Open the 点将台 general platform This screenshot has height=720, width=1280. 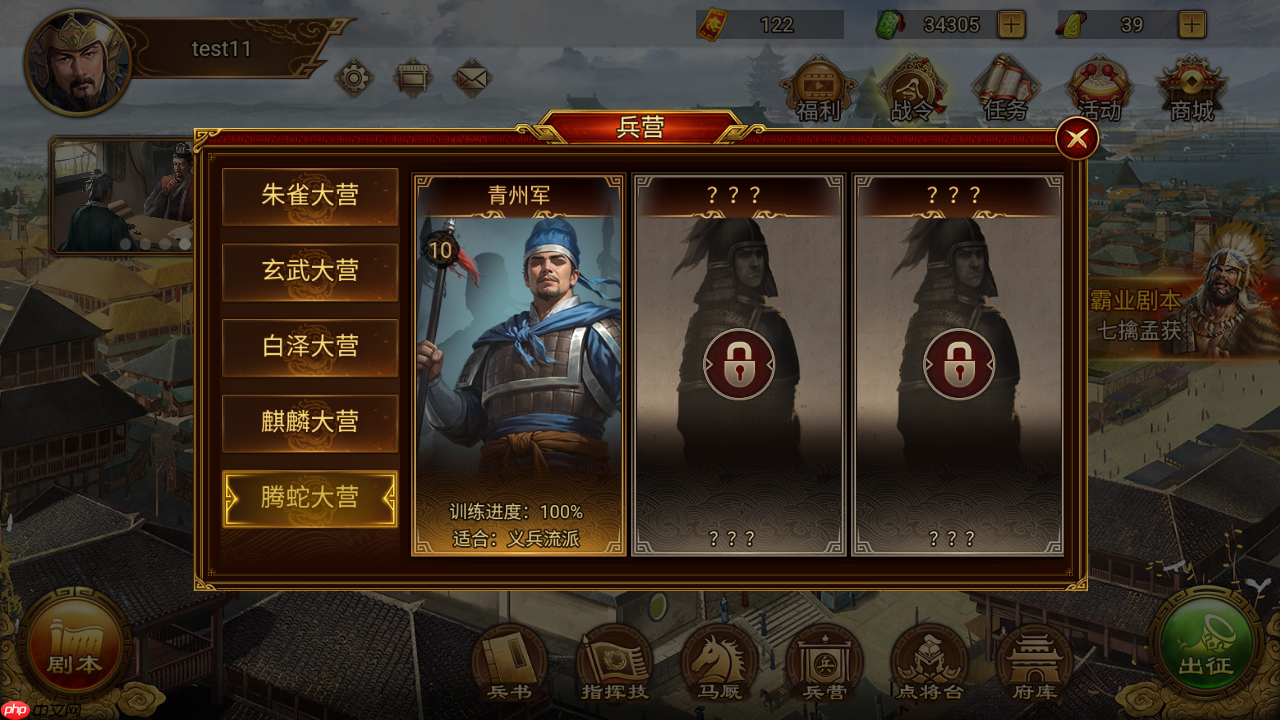click(929, 662)
